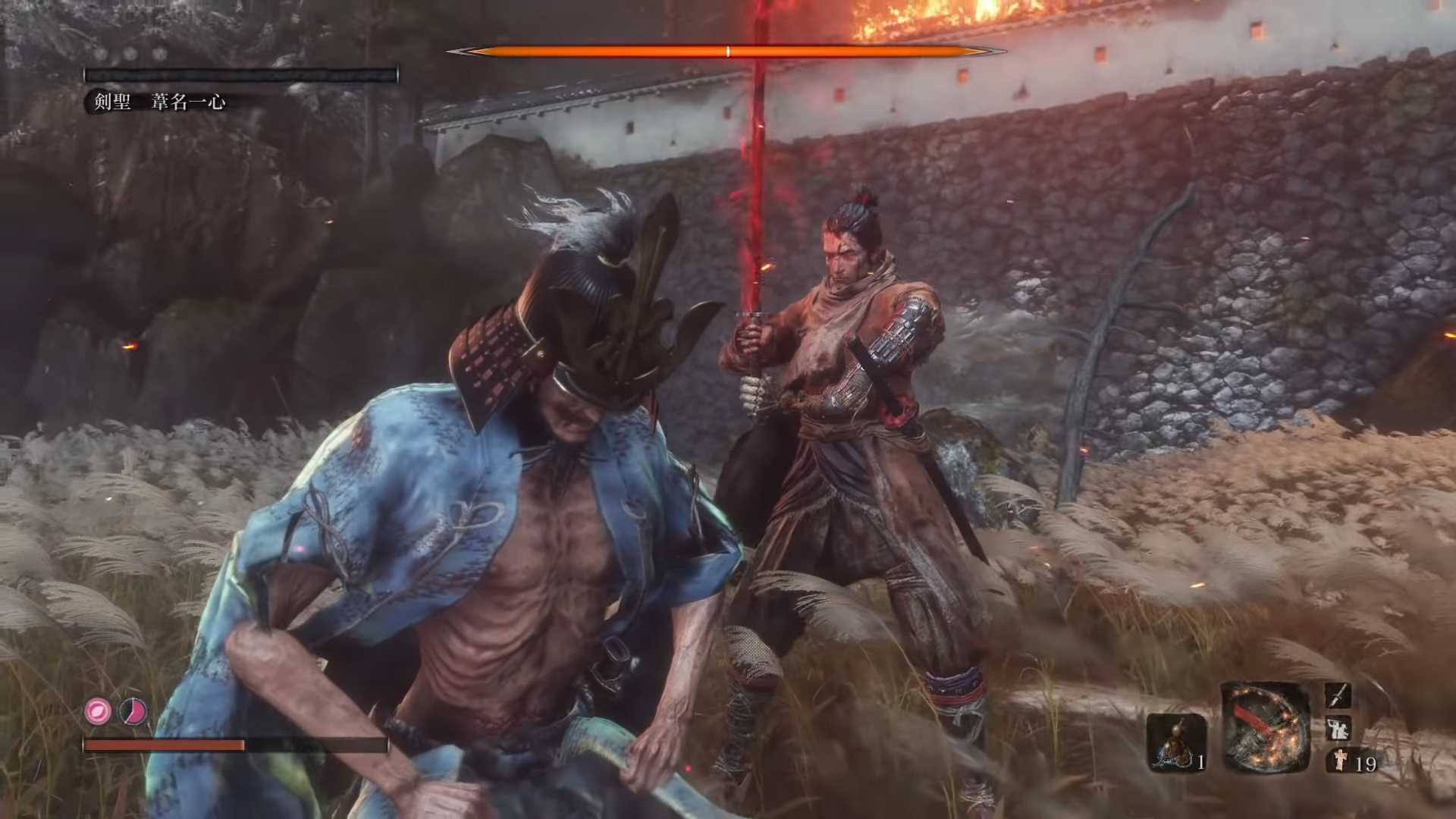Select the large prosthetic tool icon
This screenshot has width=1456, height=819.
[1264, 728]
